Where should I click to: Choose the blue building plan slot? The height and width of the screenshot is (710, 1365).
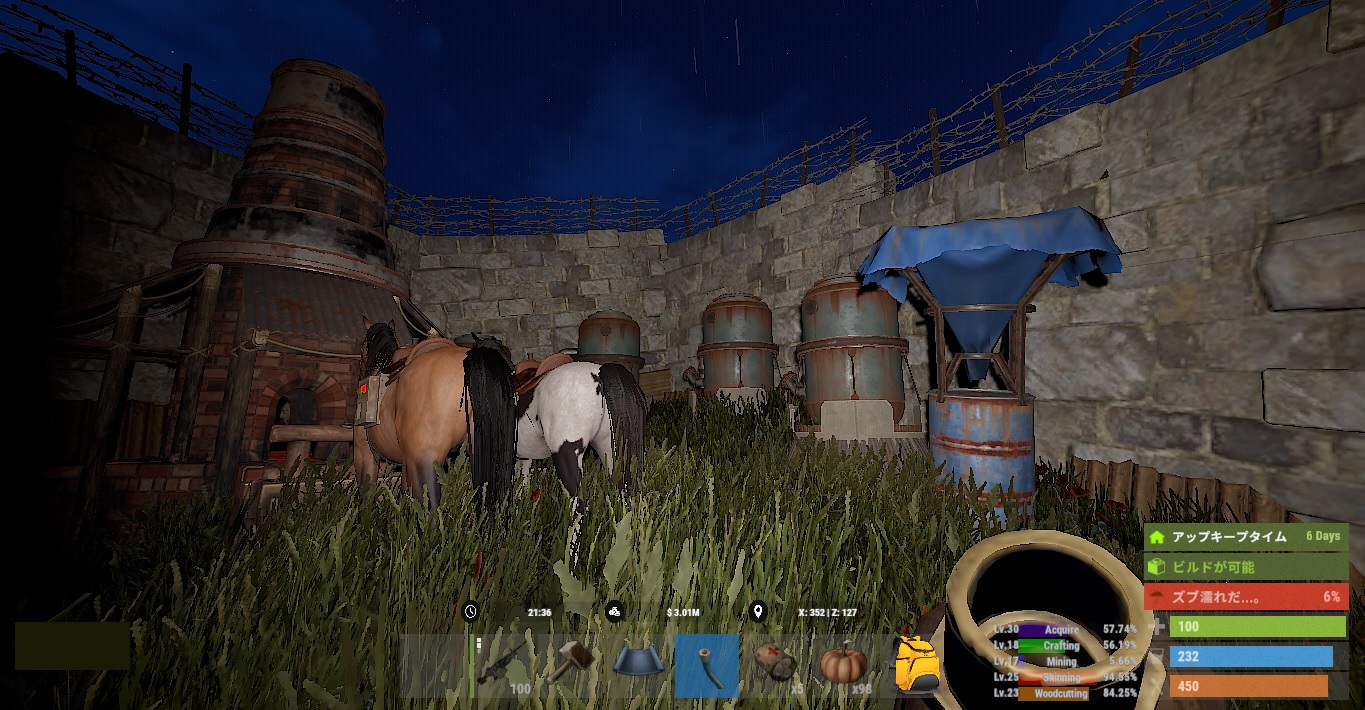640,665
